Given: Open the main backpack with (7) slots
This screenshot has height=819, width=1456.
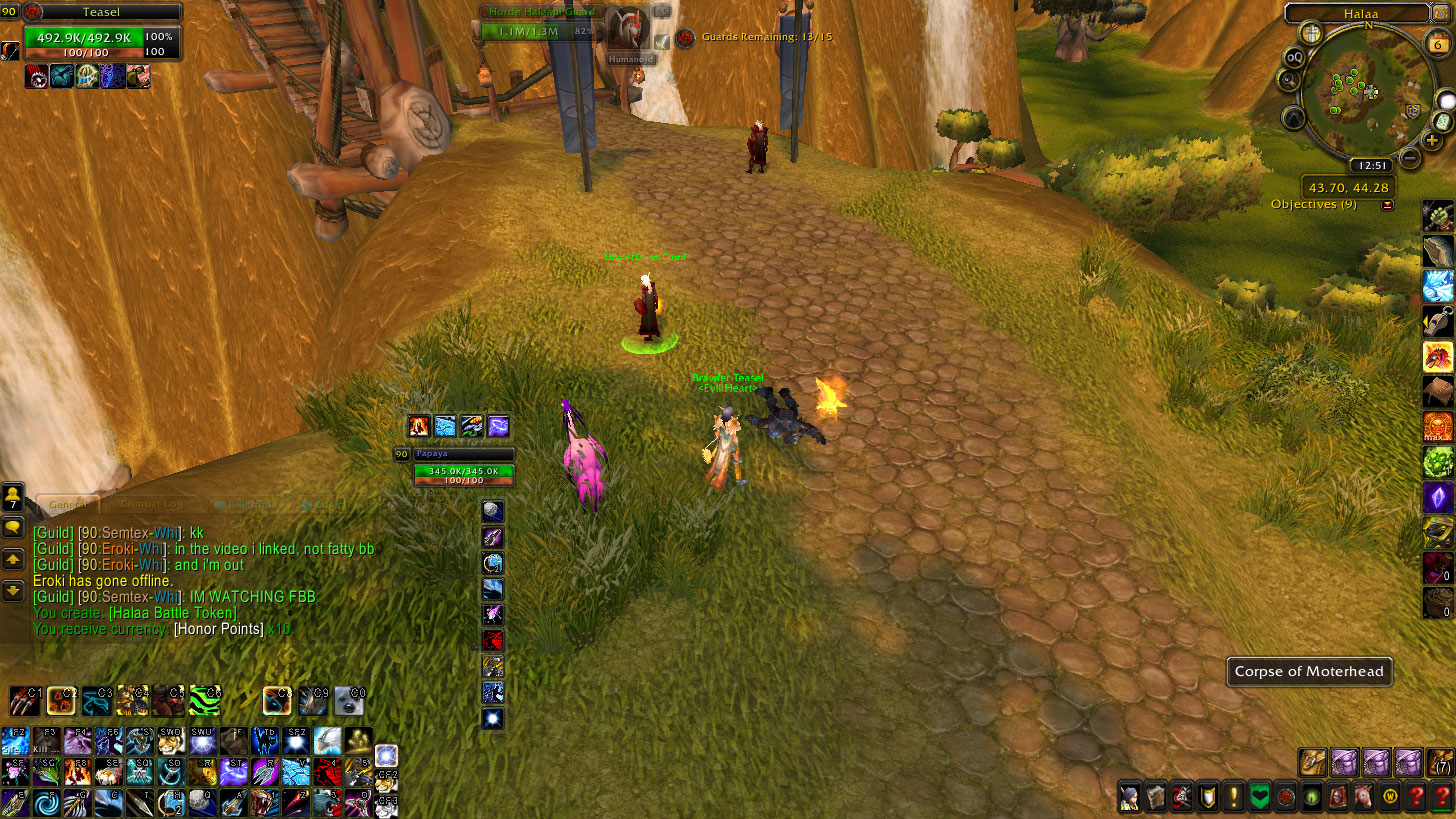Looking at the screenshot, I should (1440, 763).
